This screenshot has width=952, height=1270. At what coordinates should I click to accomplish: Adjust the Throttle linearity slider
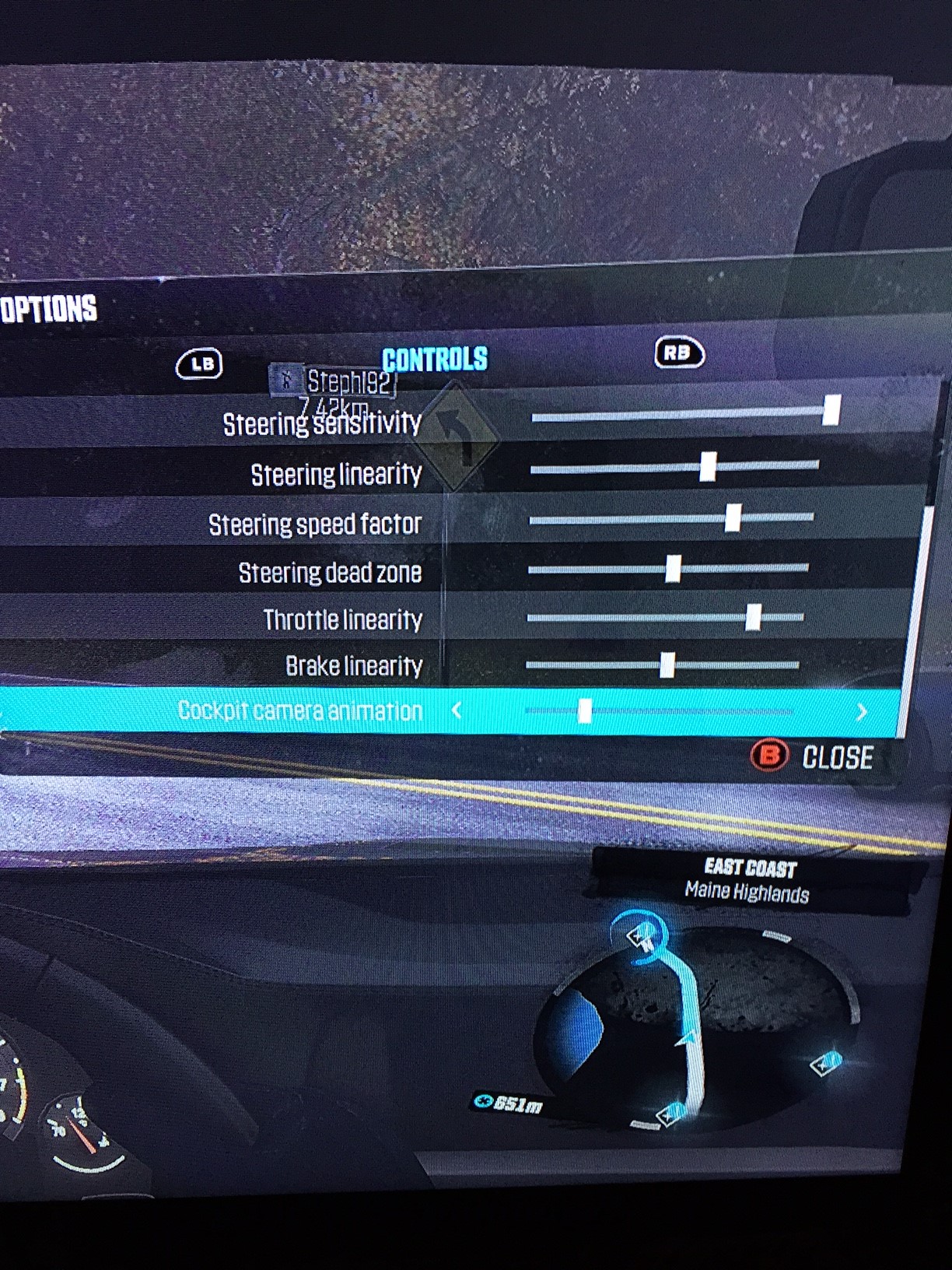point(752,618)
